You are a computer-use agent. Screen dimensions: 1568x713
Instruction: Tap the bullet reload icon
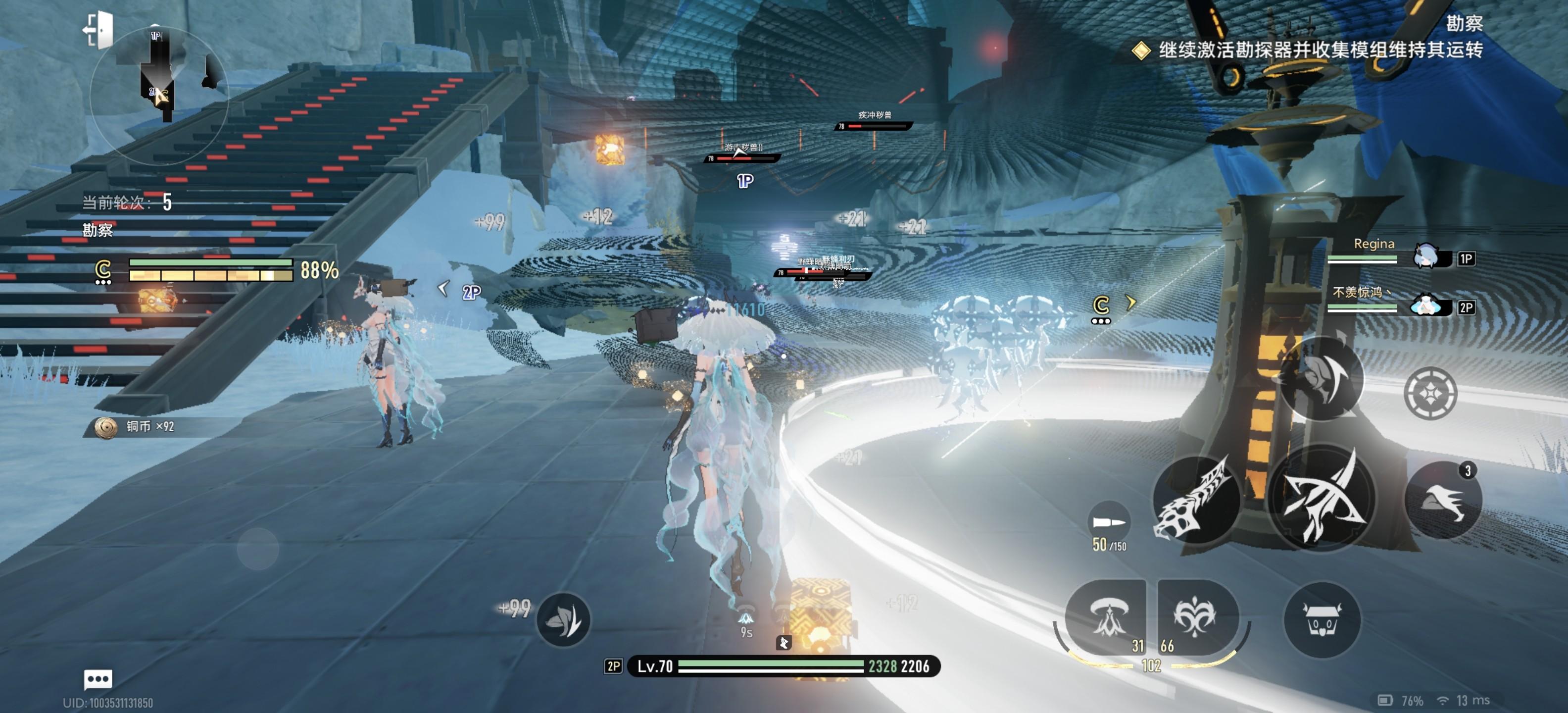point(1108,522)
